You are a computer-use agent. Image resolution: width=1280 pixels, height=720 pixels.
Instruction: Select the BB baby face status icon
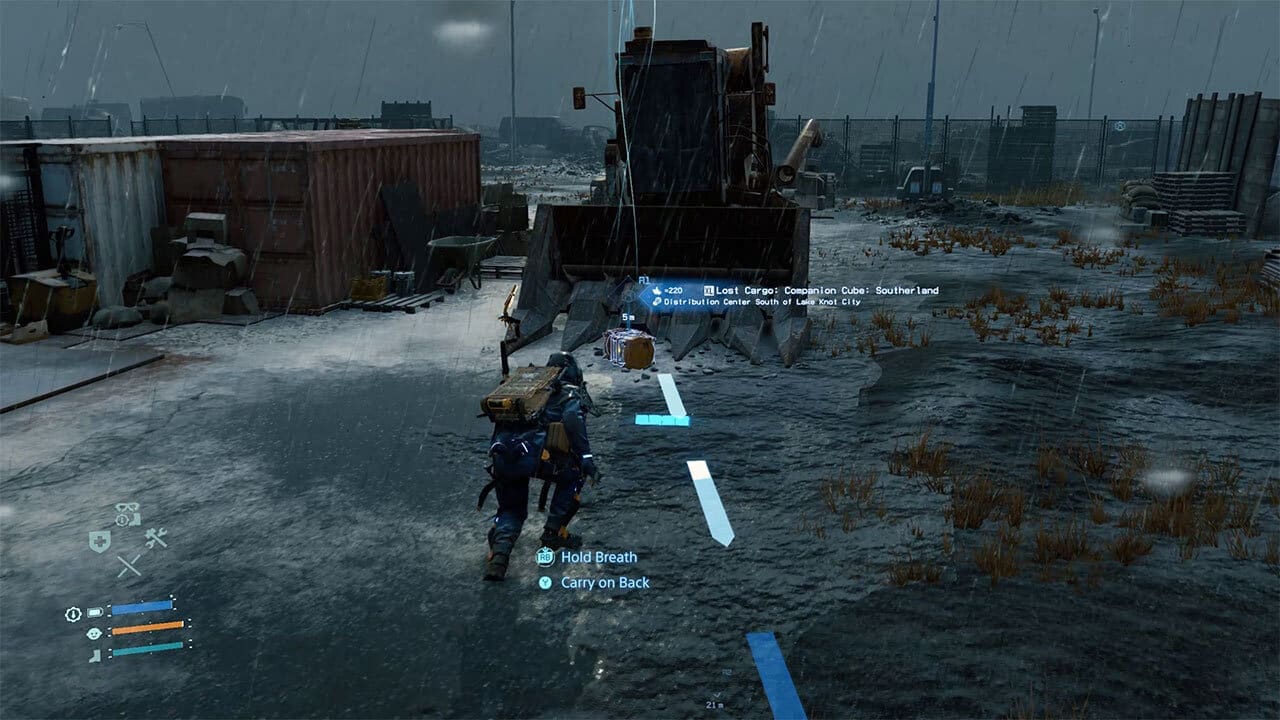coord(94,633)
